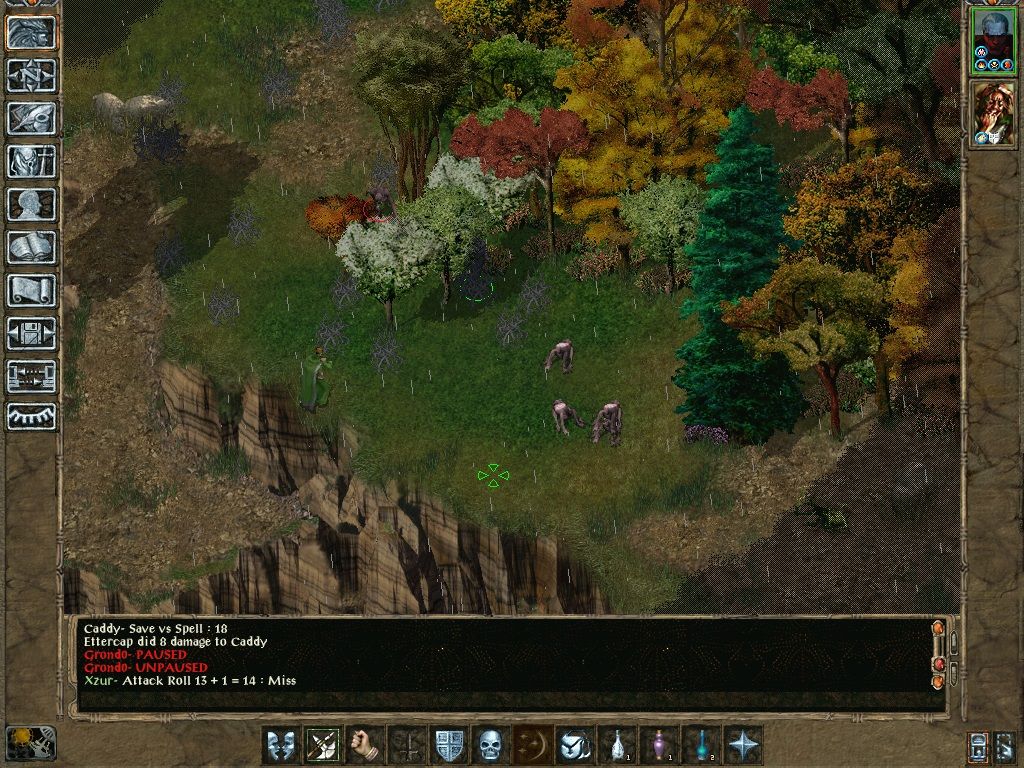Open the journal with the quill button
This screenshot has width=1024, height=768.
tap(31, 118)
